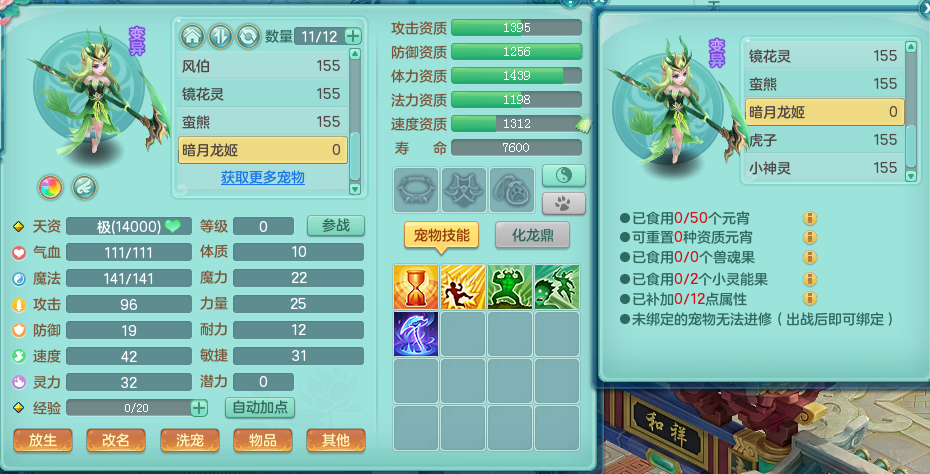Add experience with the 经验 plus button
930x474 pixels.
click(199, 408)
